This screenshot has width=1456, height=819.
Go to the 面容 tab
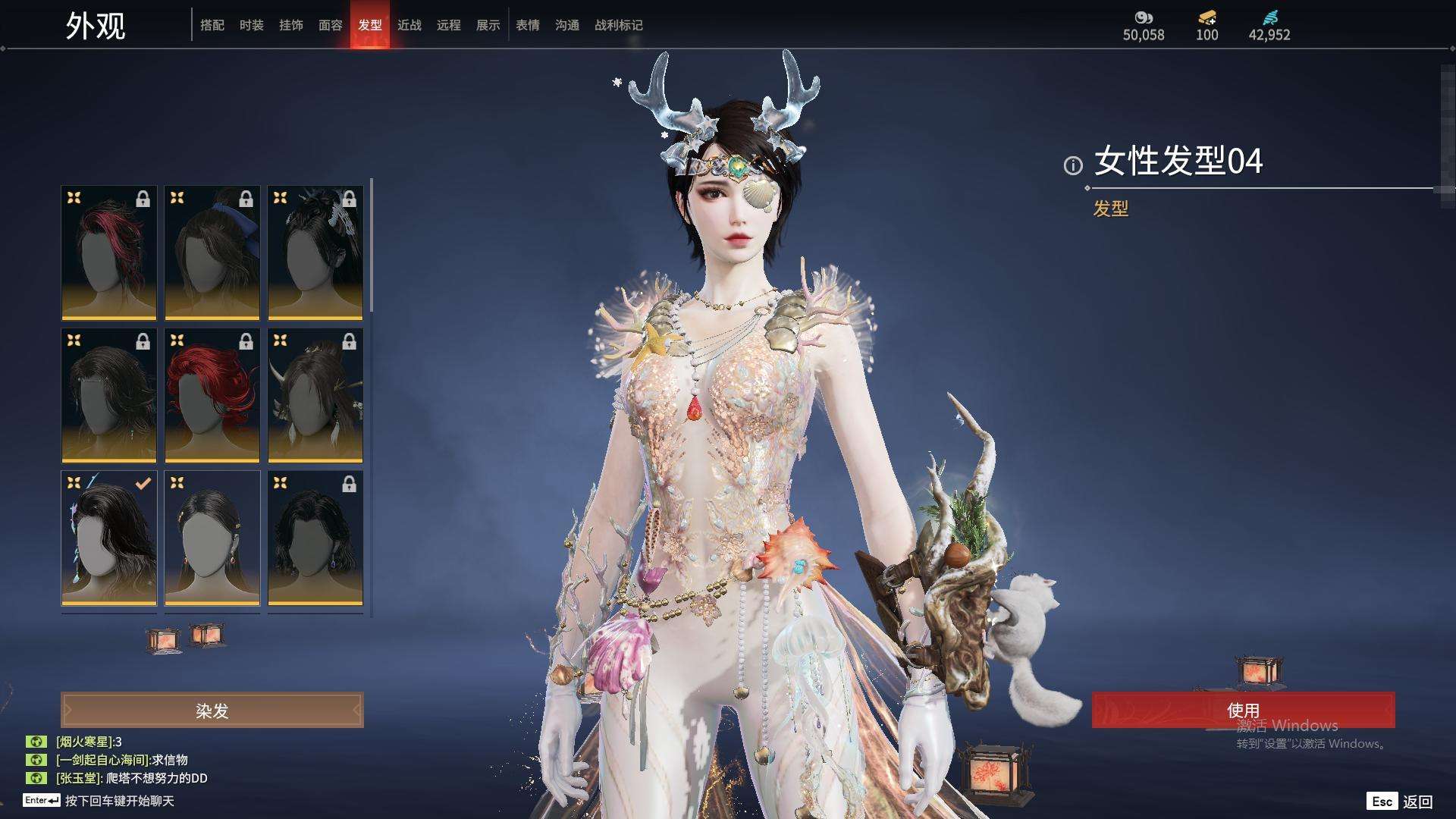coord(331,25)
